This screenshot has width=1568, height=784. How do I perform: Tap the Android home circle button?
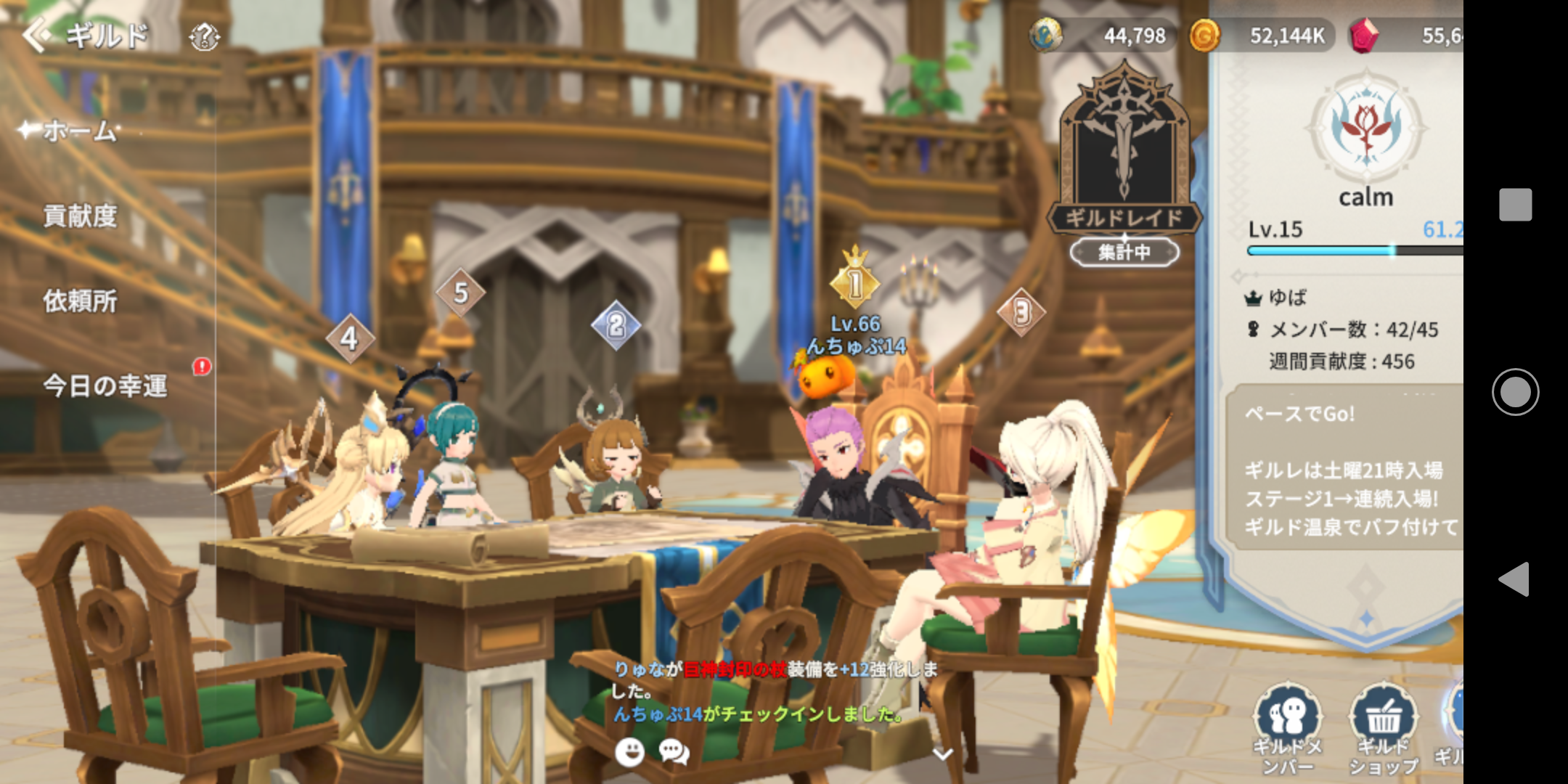[1515, 392]
